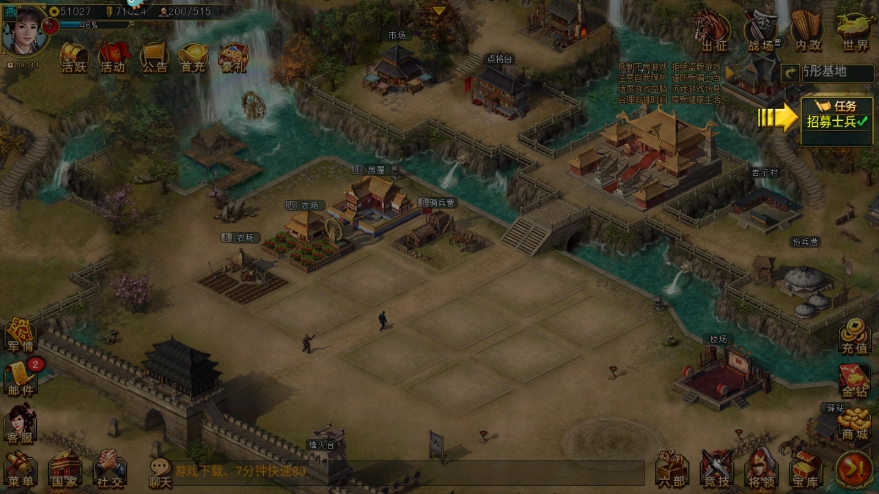Open the player portrait profile

tap(24, 27)
